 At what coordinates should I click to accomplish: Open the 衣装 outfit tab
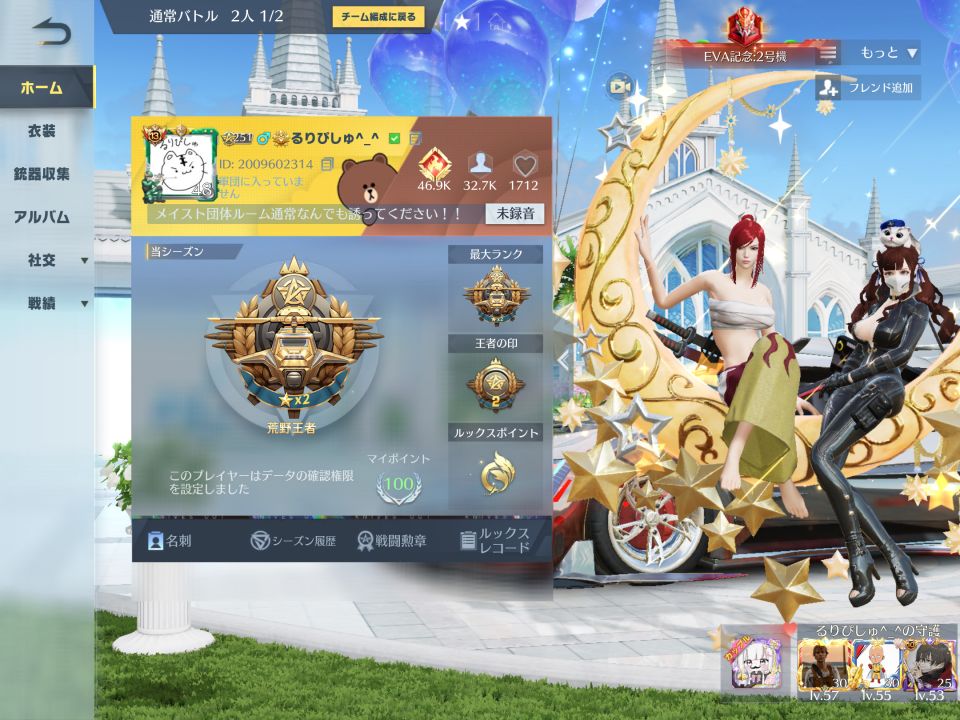pos(42,131)
